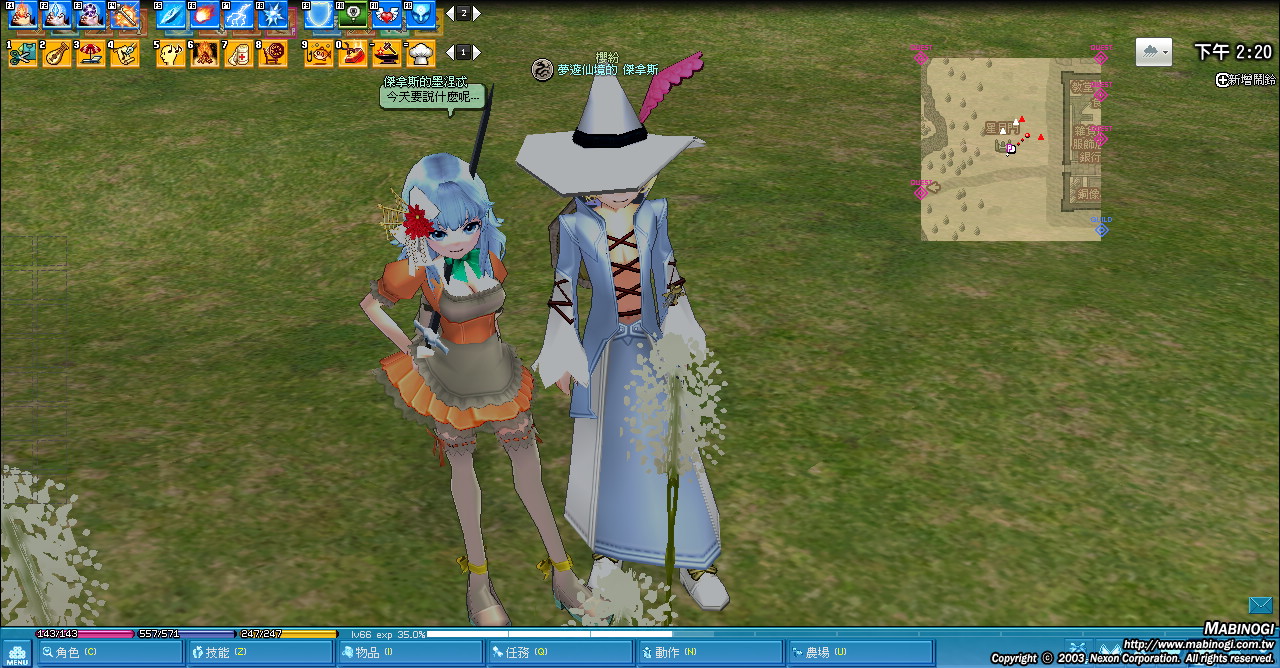Activate the blue shield skill
The image size is (1280, 668).
[x=319, y=15]
